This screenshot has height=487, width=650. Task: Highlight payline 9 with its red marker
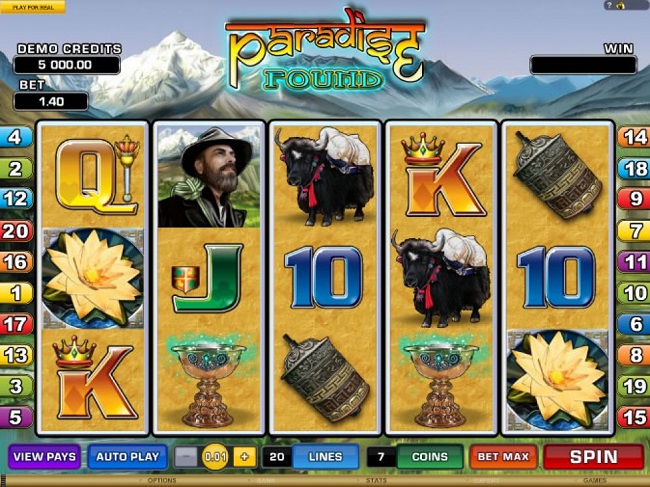[x=633, y=200]
